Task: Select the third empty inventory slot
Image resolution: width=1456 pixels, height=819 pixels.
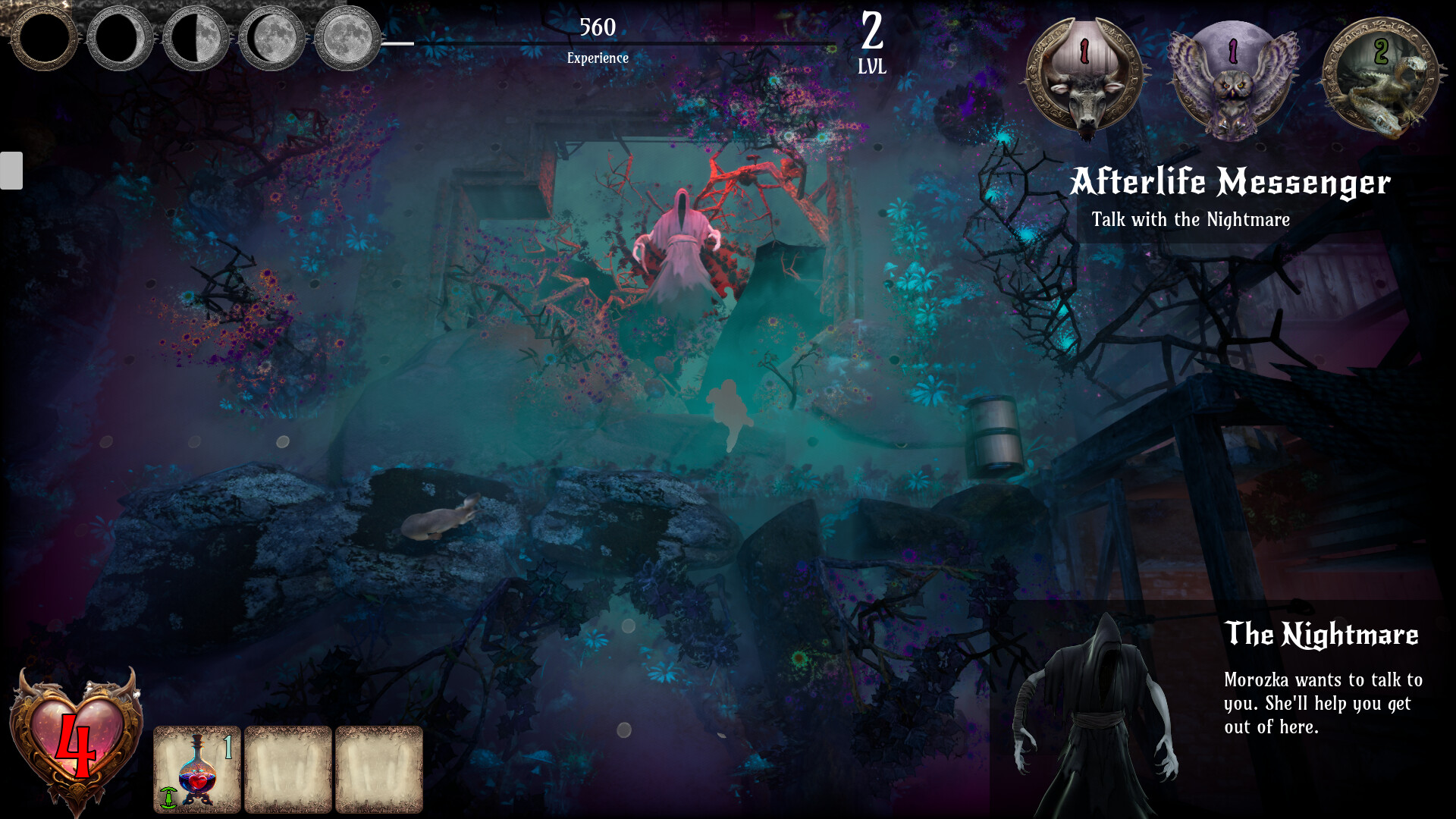Action: 380,767
